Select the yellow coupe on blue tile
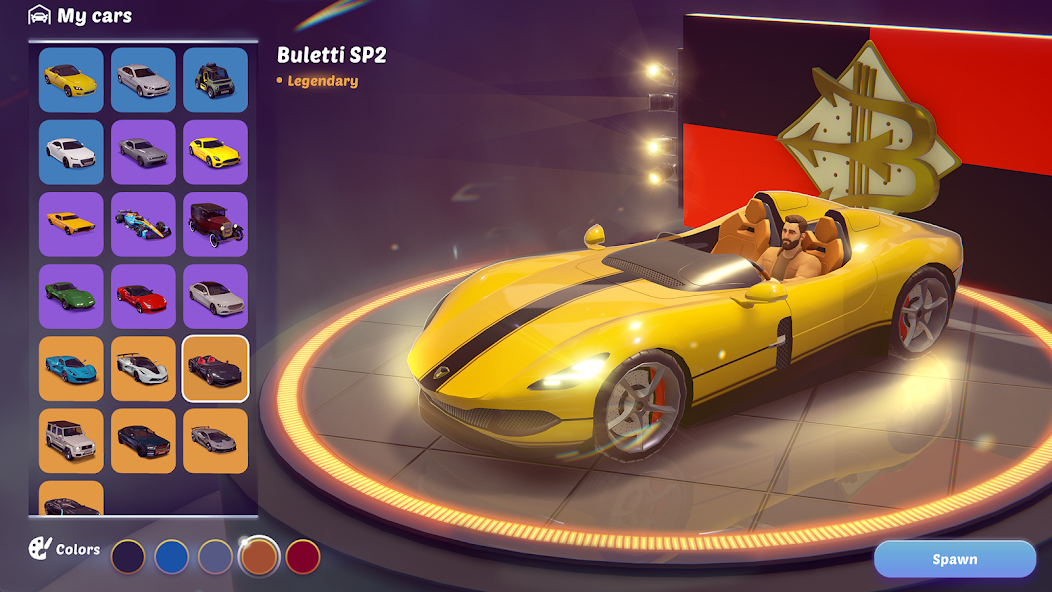 pos(71,80)
